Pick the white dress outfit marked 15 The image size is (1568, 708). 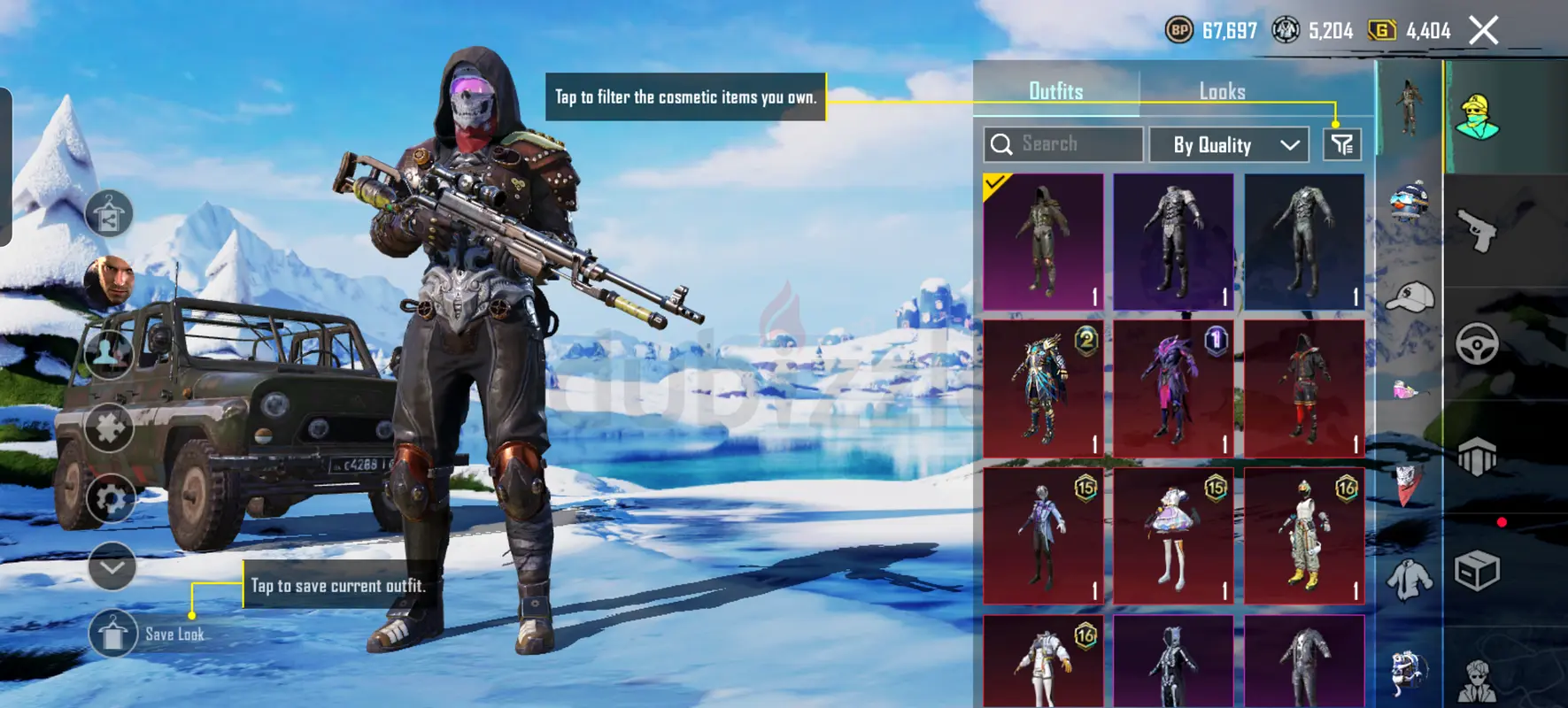(x=1173, y=535)
